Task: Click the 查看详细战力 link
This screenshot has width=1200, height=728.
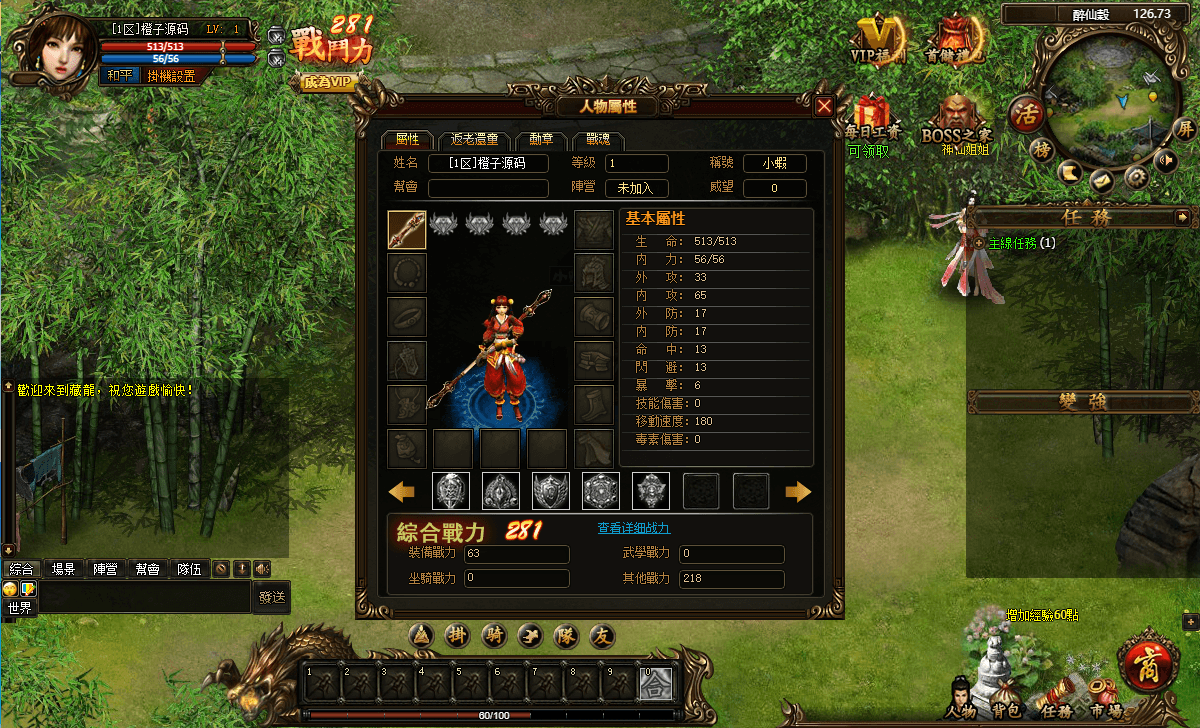Action: (x=633, y=528)
